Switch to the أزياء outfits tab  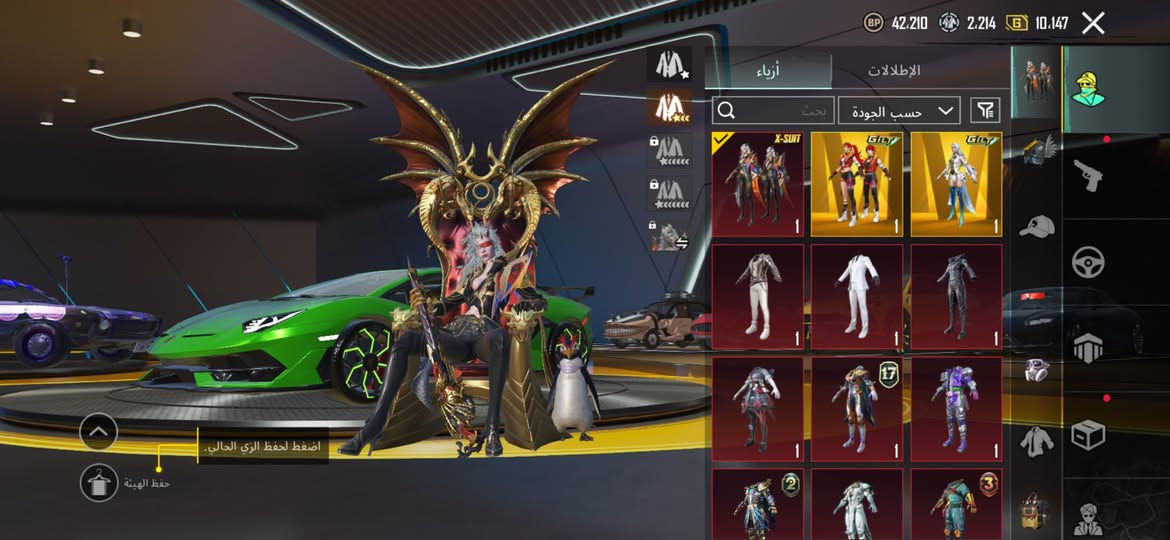point(767,71)
